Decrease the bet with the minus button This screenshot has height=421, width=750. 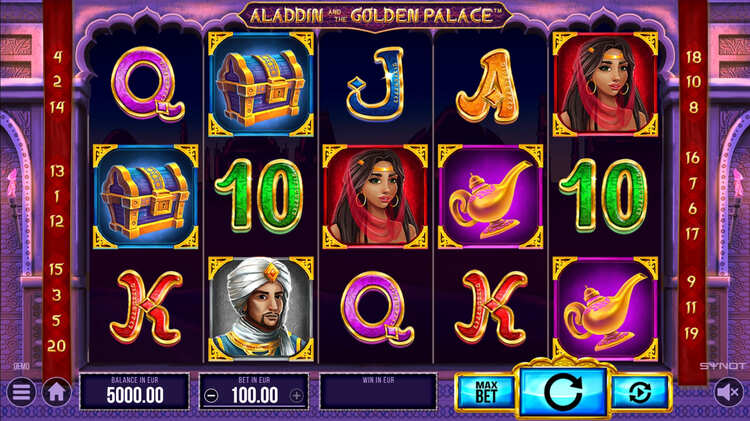tap(211, 395)
